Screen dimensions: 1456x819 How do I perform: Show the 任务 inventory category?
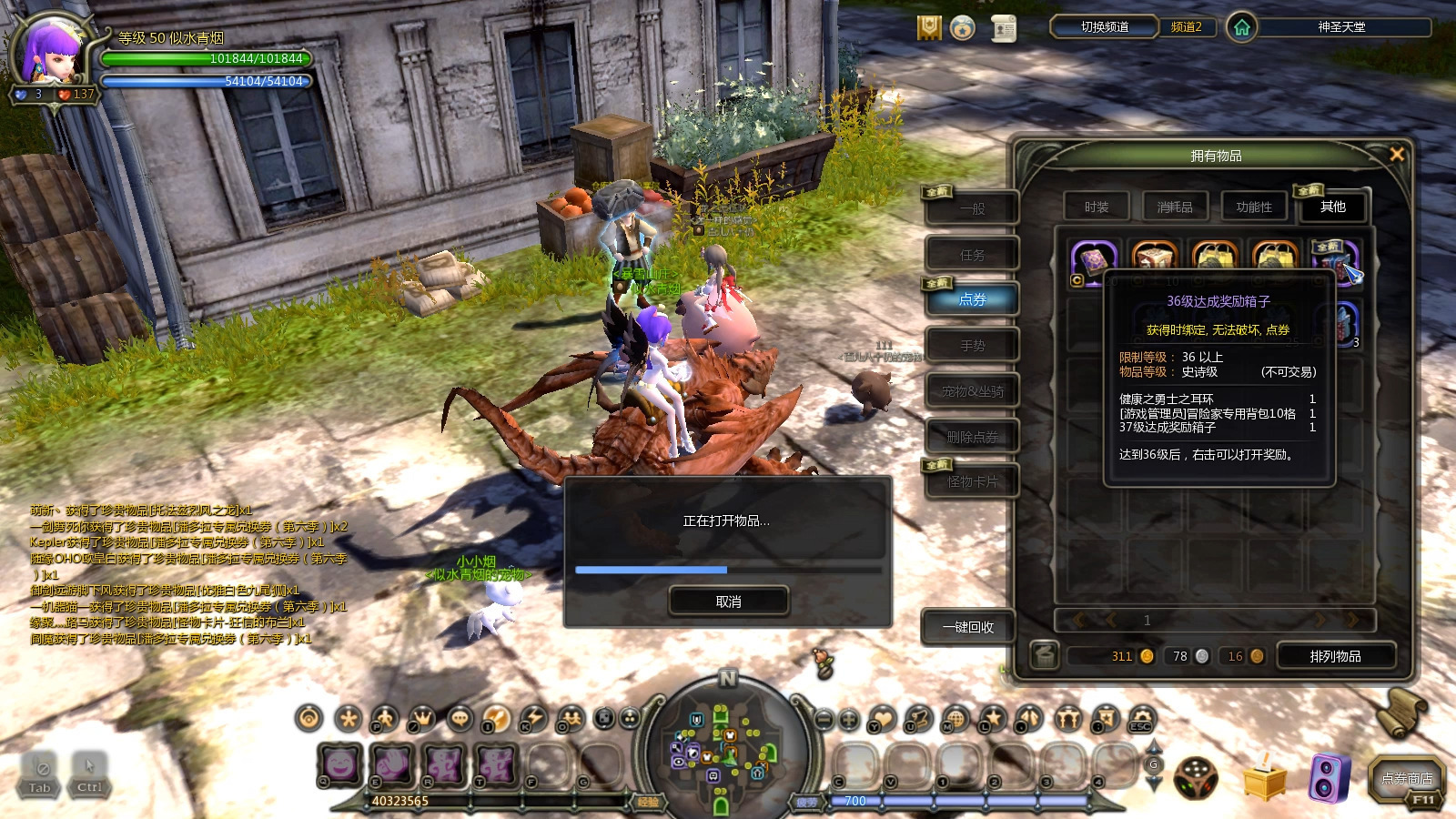[972, 255]
